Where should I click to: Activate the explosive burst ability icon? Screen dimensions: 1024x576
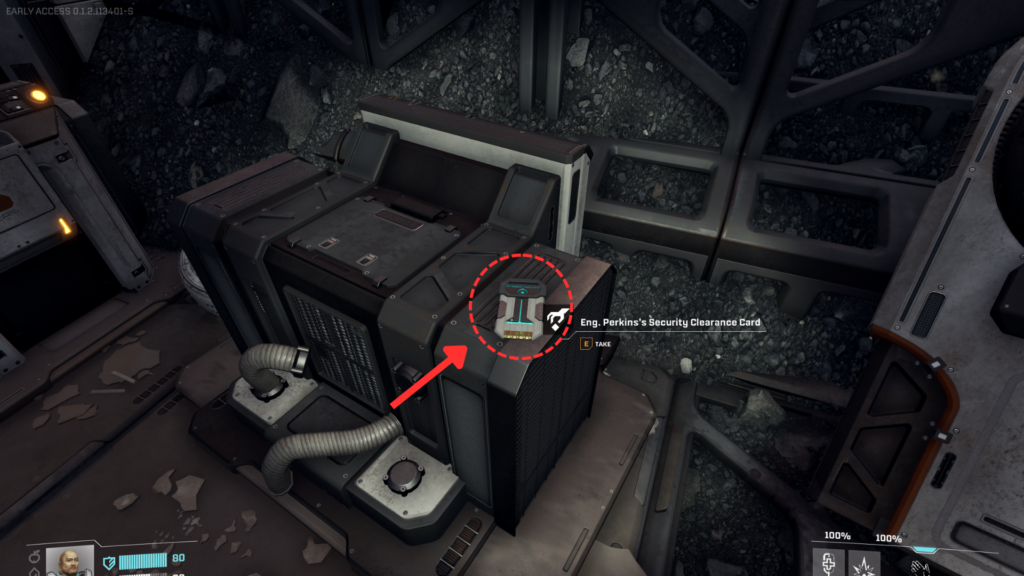pyautogui.click(x=864, y=563)
